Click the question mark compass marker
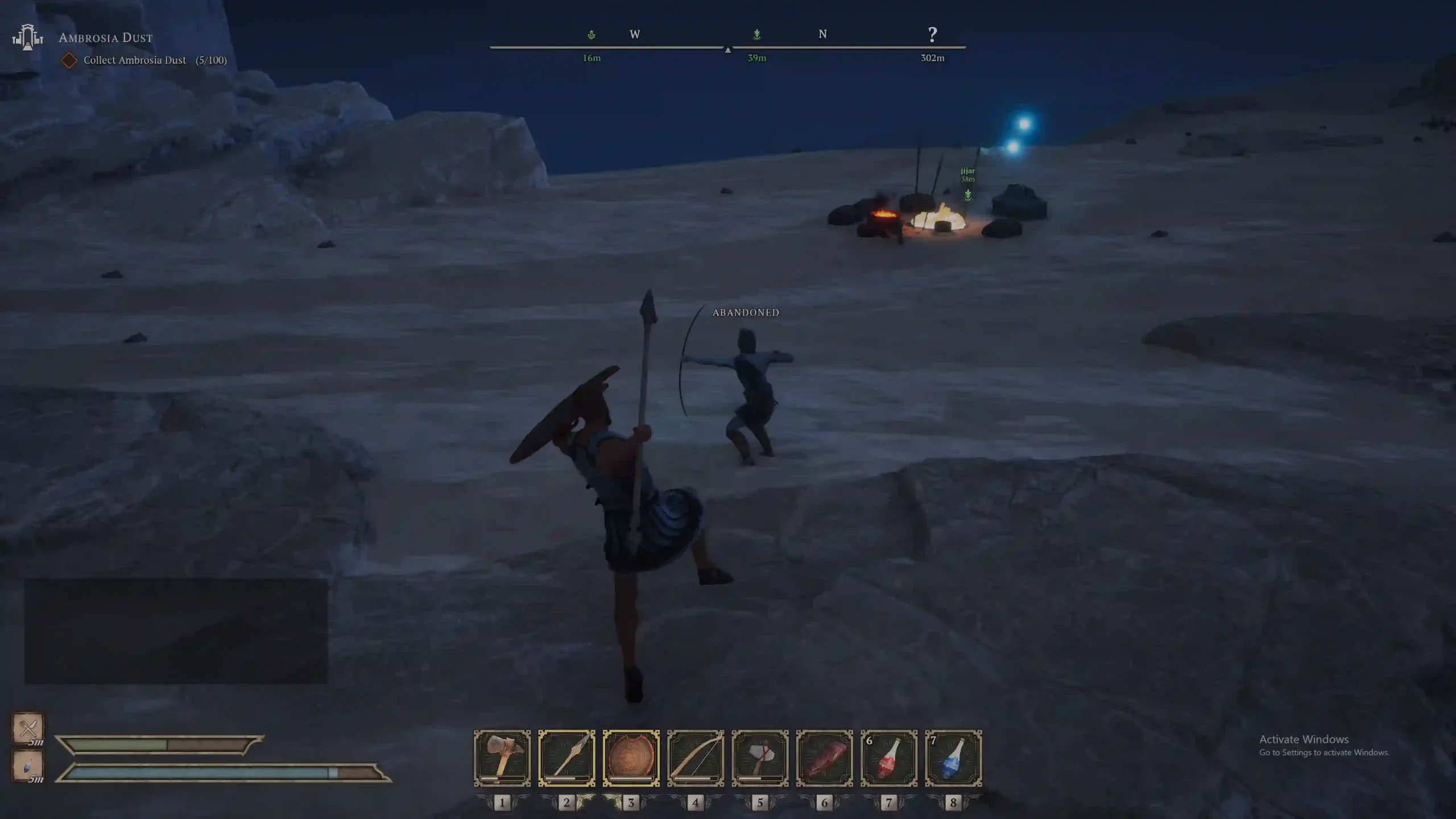1456x819 pixels. 932,35
